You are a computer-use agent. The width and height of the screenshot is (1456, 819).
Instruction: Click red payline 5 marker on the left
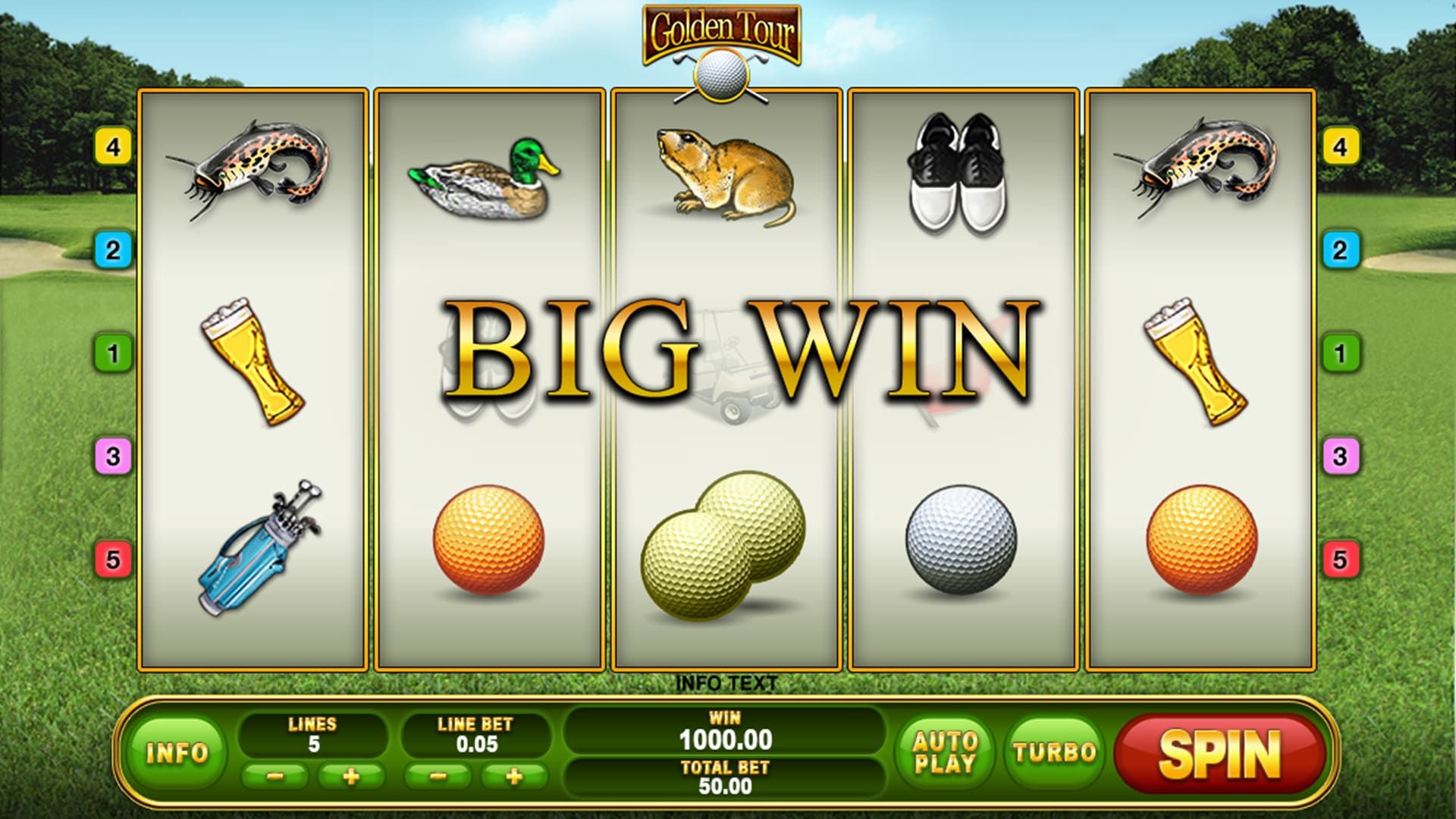click(x=113, y=560)
